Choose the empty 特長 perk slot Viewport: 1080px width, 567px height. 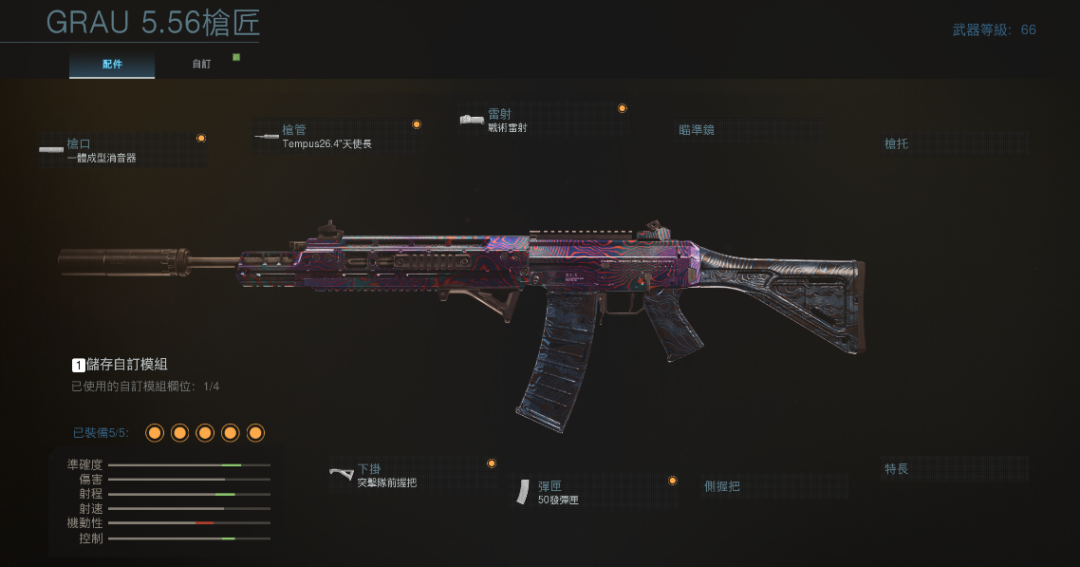point(955,469)
